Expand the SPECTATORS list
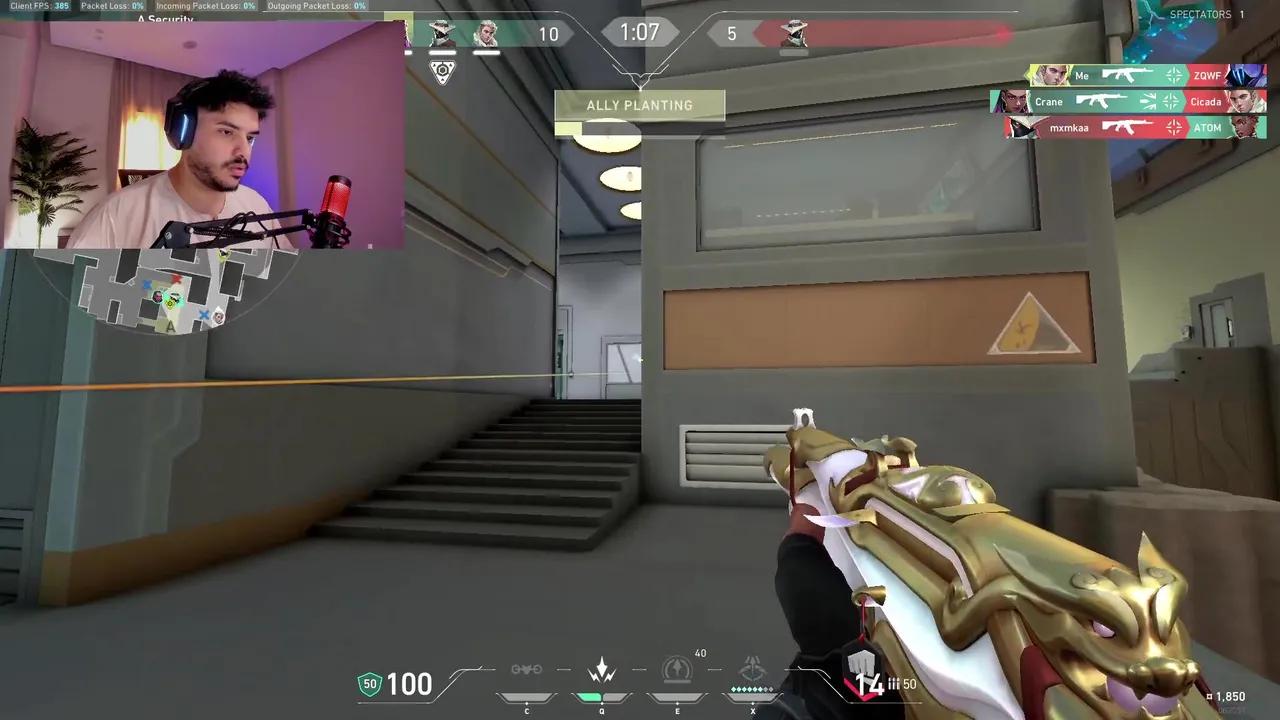The height and width of the screenshot is (720, 1280). pos(1203,14)
